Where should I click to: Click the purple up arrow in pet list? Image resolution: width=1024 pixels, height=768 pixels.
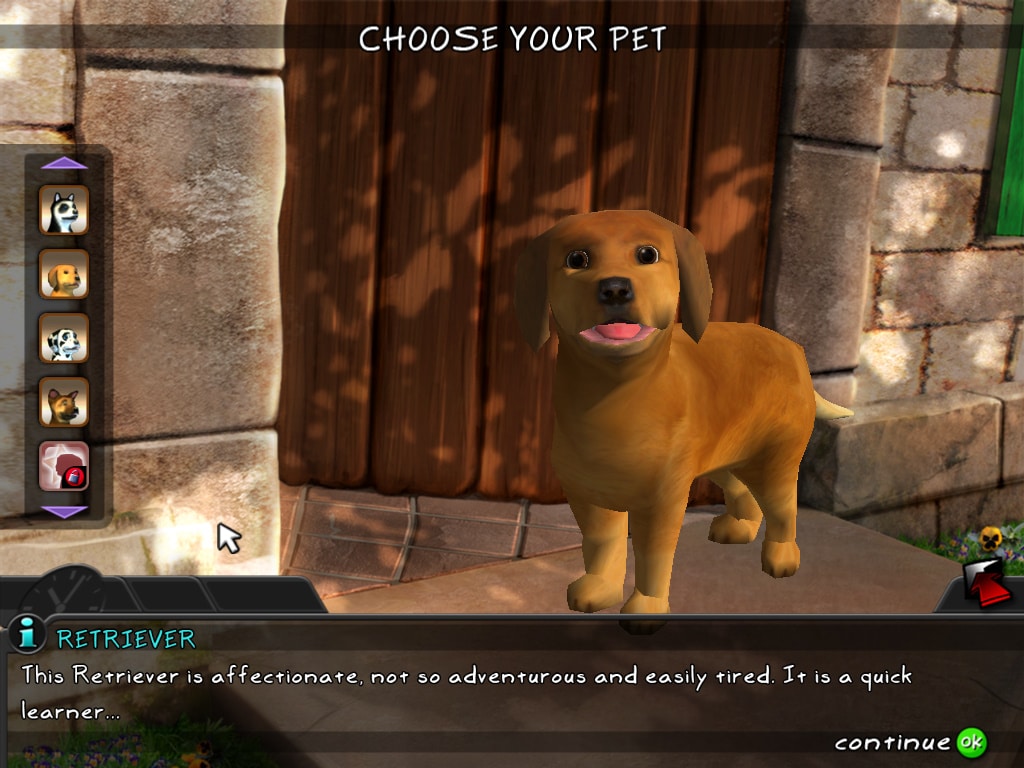(64, 163)
